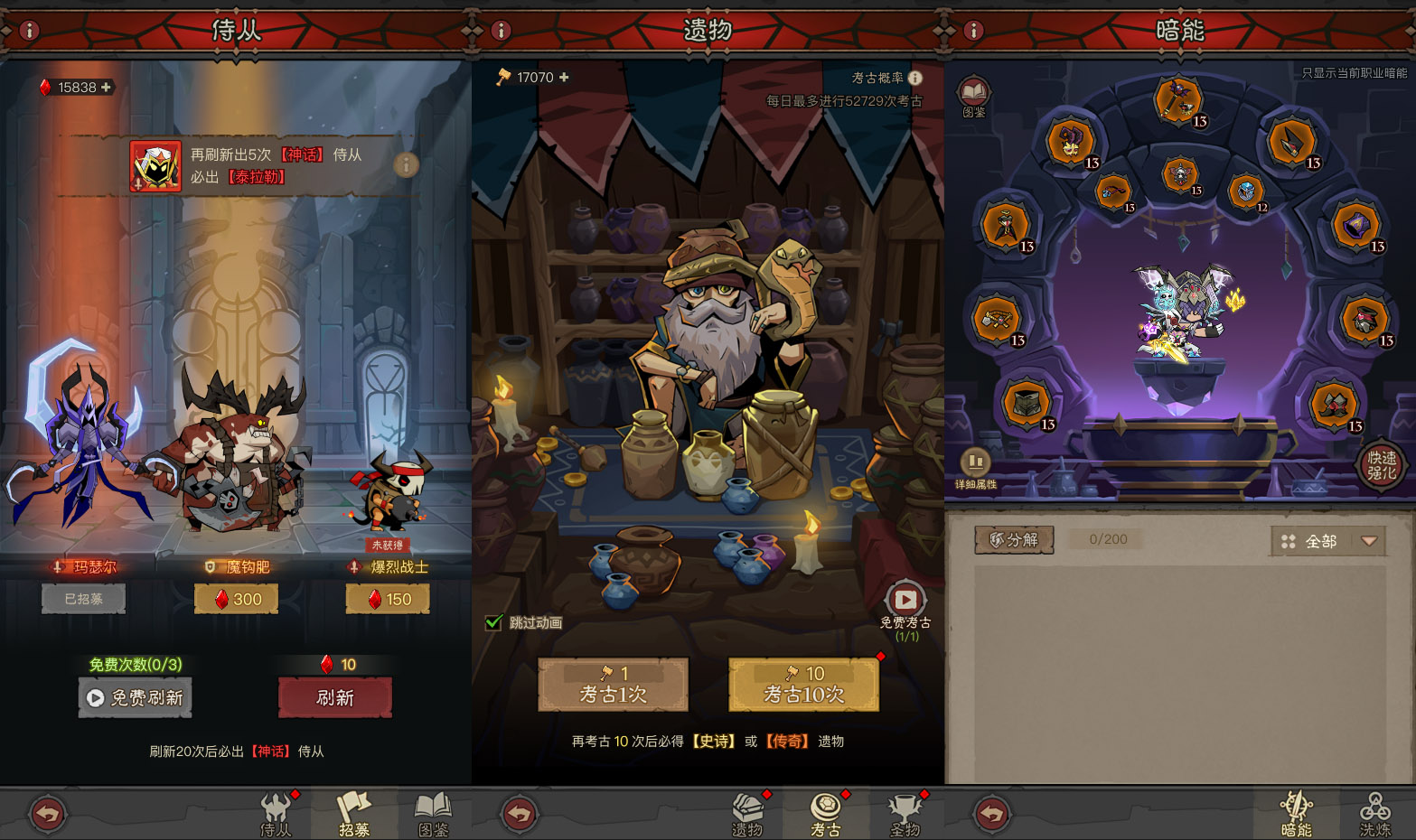This screenshot has height=840, width=1416.
Task: Dig ten times with 考古10次 button
Action: 803,685
